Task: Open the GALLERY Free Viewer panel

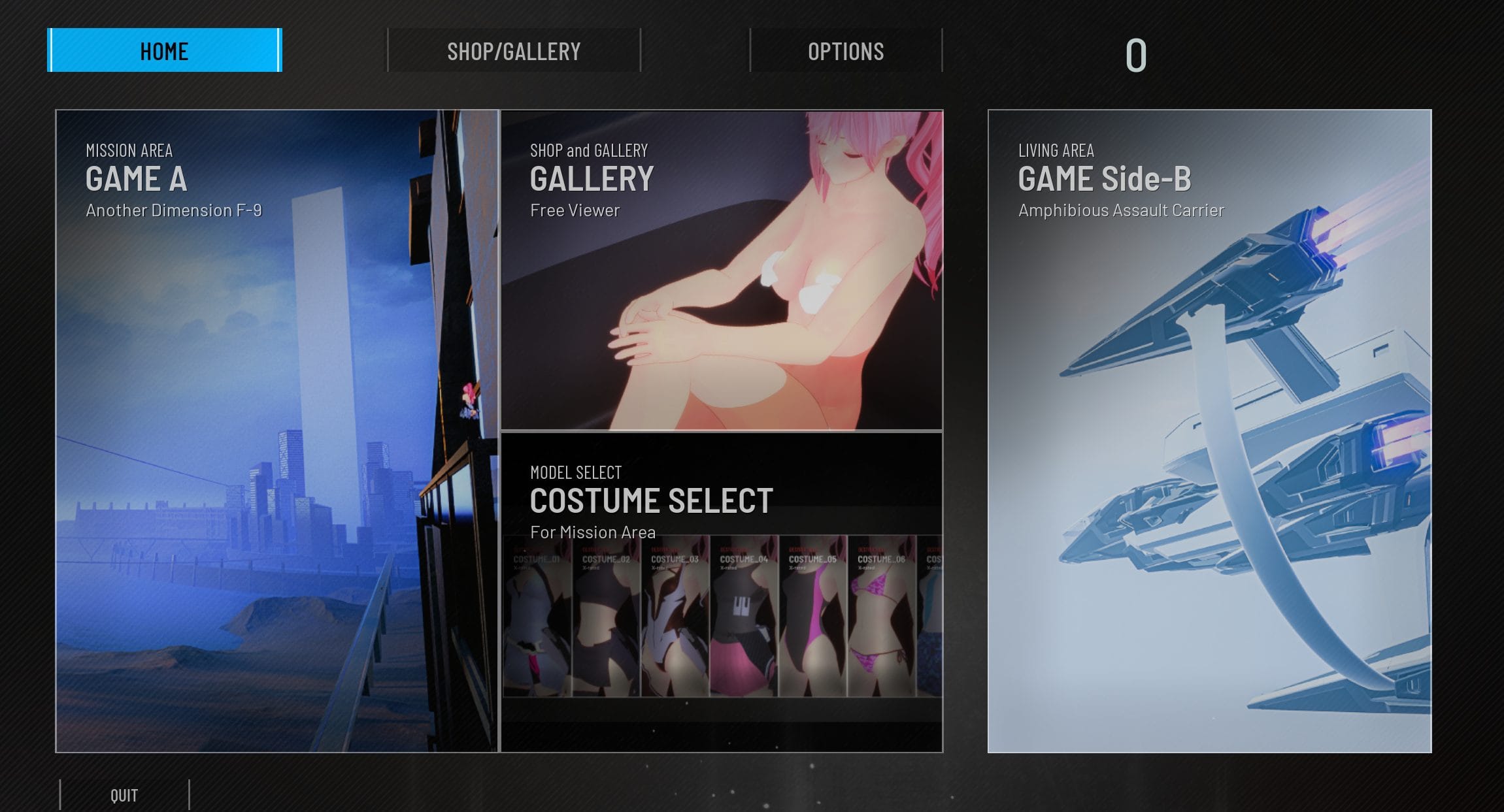Action: pos(722,270)
